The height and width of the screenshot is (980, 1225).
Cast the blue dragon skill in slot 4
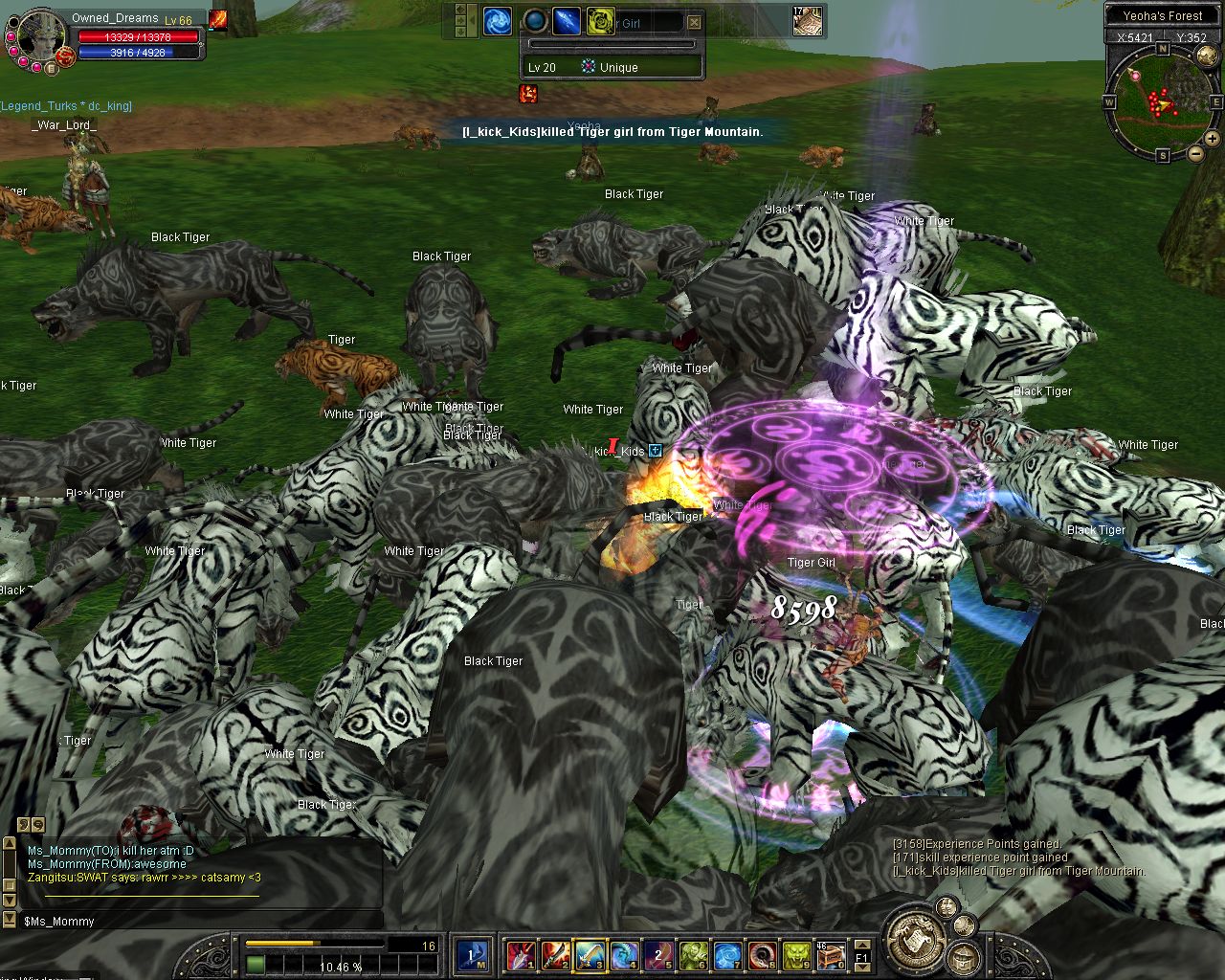coord(624,954)
